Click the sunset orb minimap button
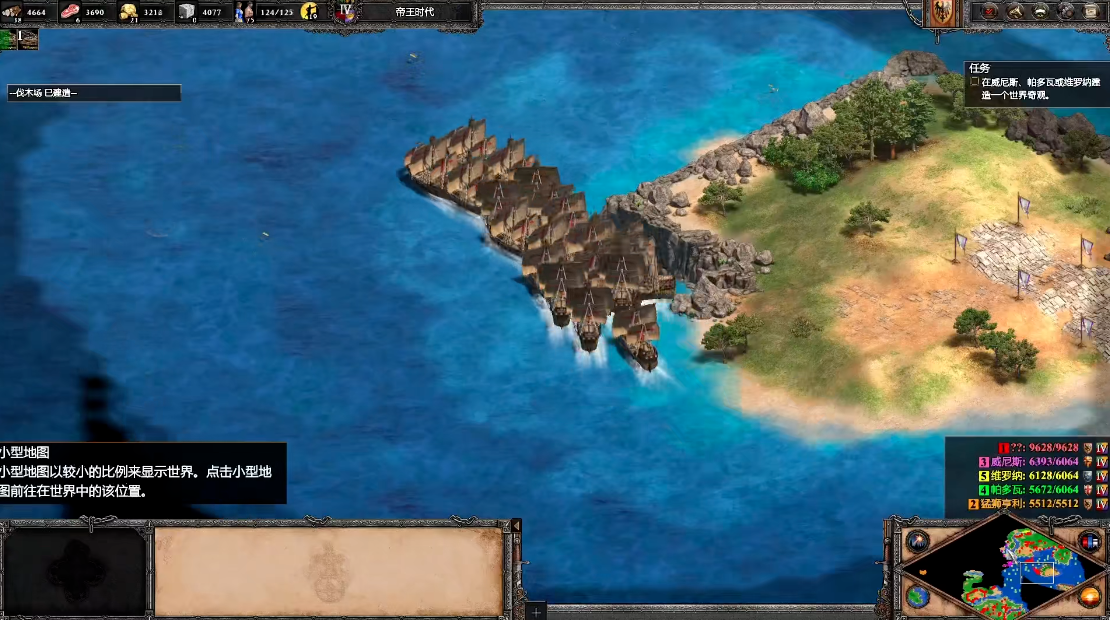The image size is (1110, 620). point(1090,597)
